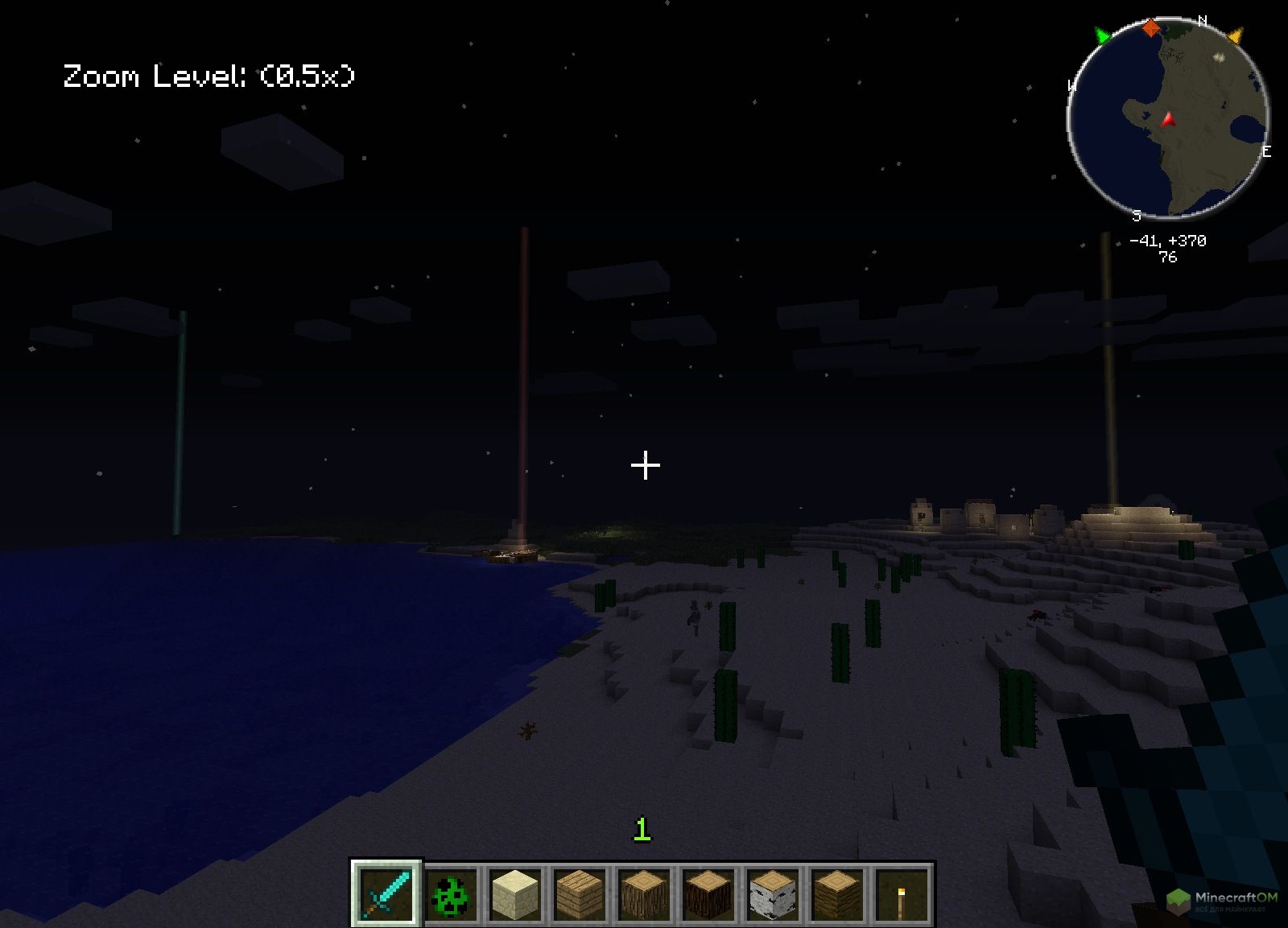Select the birch log hotbar slot
Screen dimensions: 1288x928
[773, 893]
